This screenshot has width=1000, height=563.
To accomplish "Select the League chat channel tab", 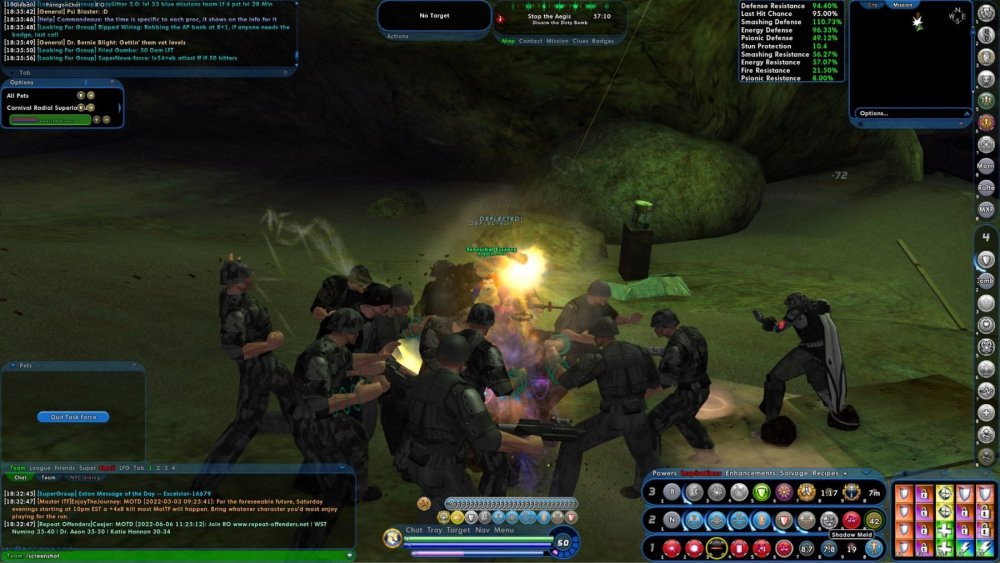I will tap(38, 468).
